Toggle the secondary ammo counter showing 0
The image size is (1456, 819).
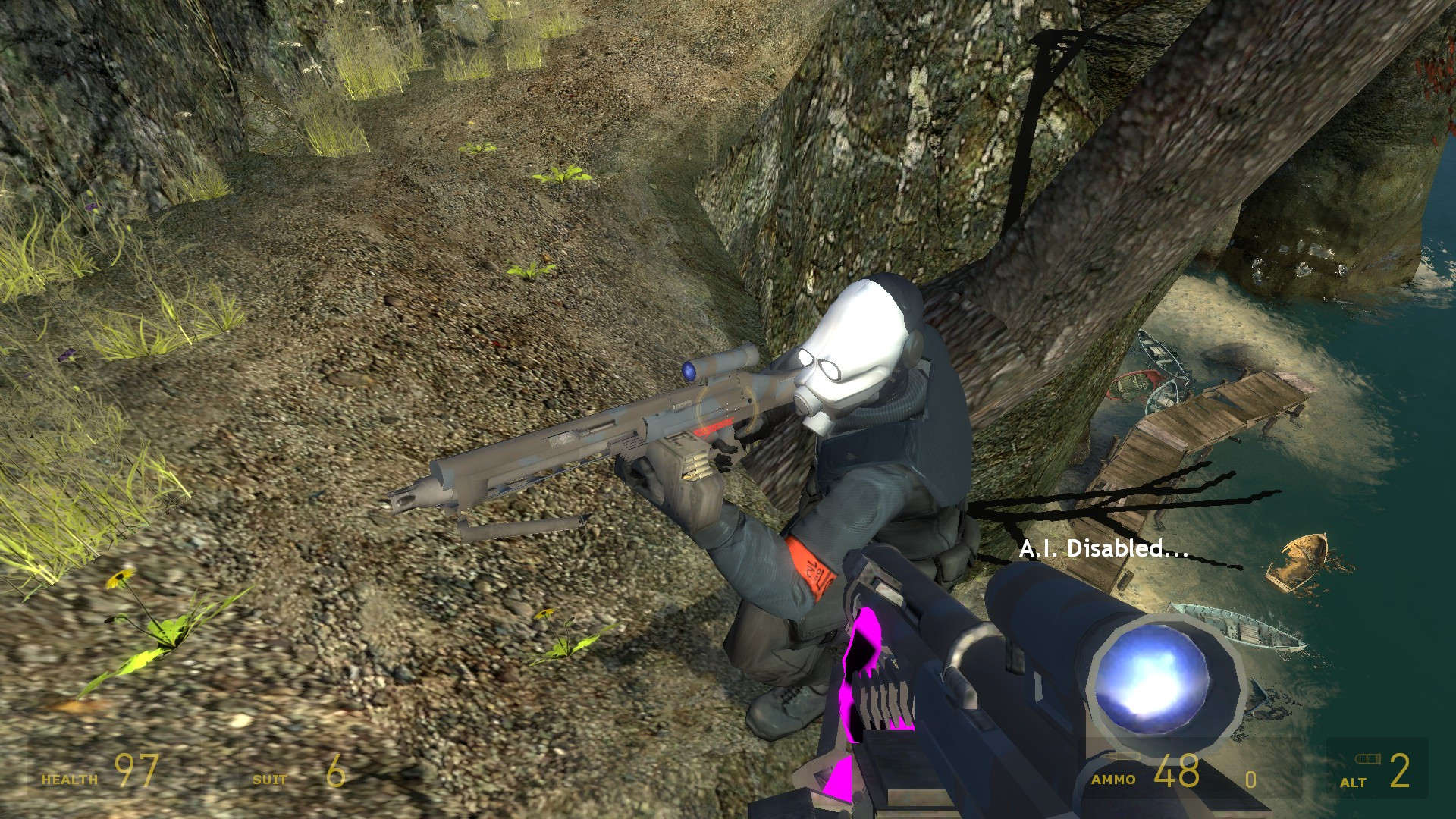click(x=1251, y=781)
